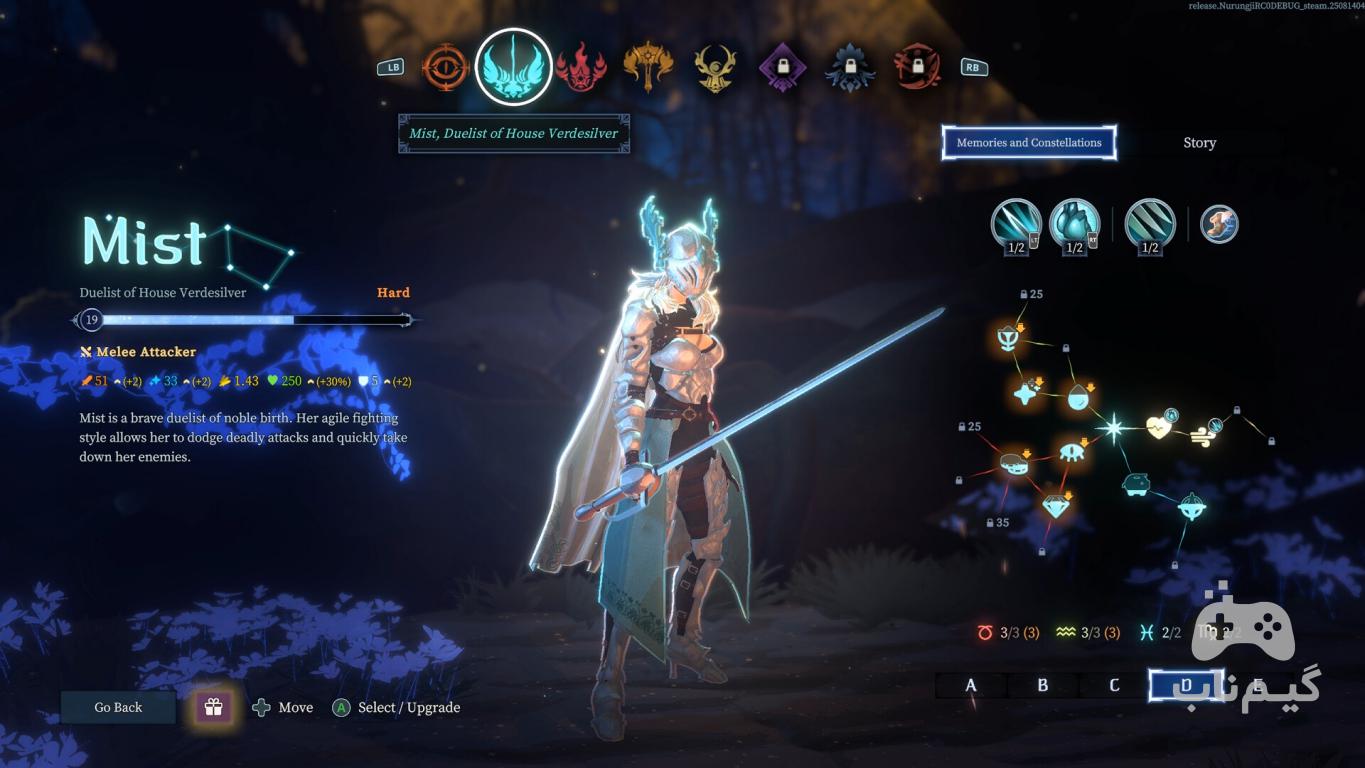The height and width of the screenshot is (768, 1365).
Task: Switch to loadout A
Action: tap(971, 685)
